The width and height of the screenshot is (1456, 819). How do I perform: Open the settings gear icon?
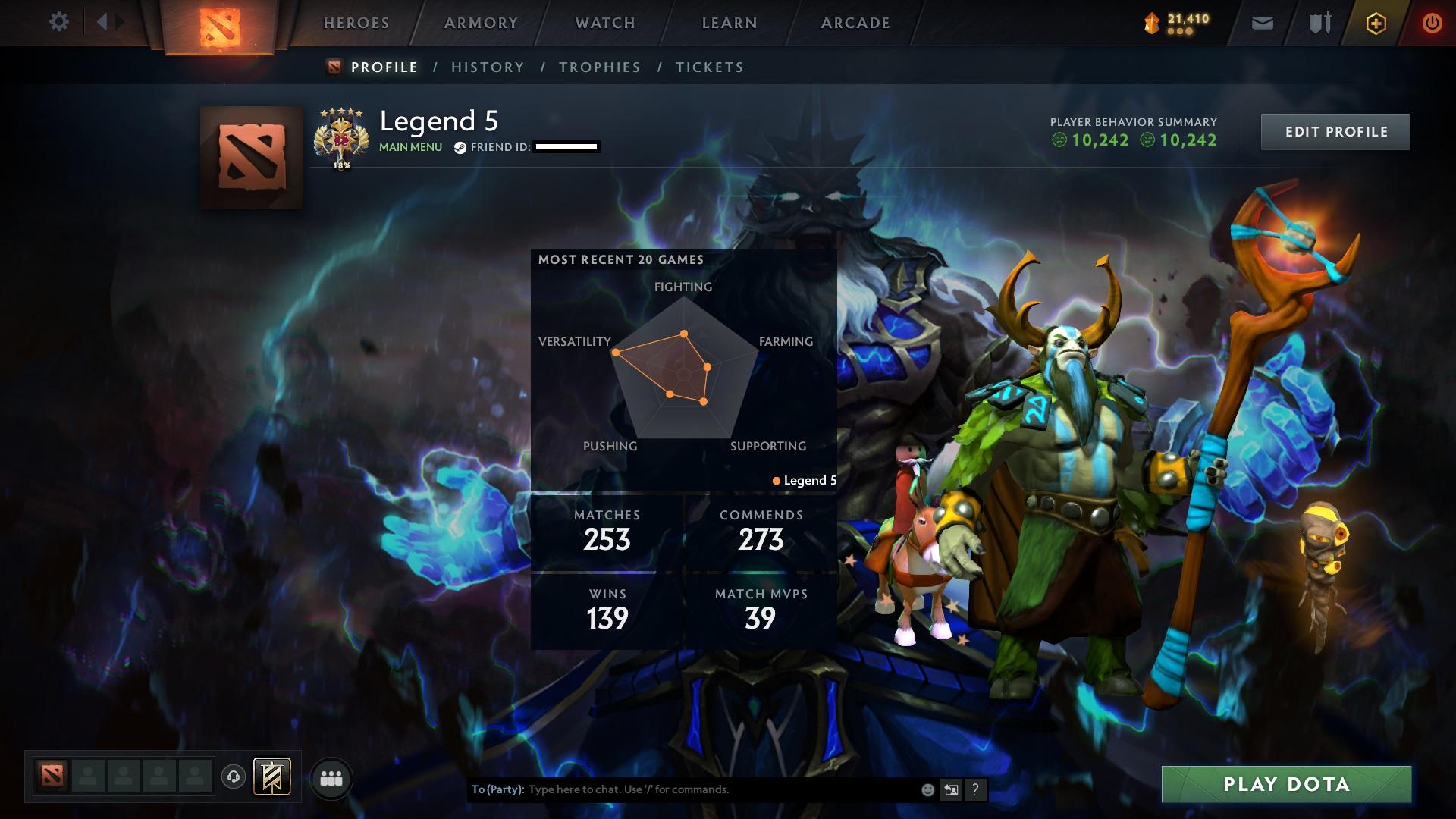coord(59,22)
